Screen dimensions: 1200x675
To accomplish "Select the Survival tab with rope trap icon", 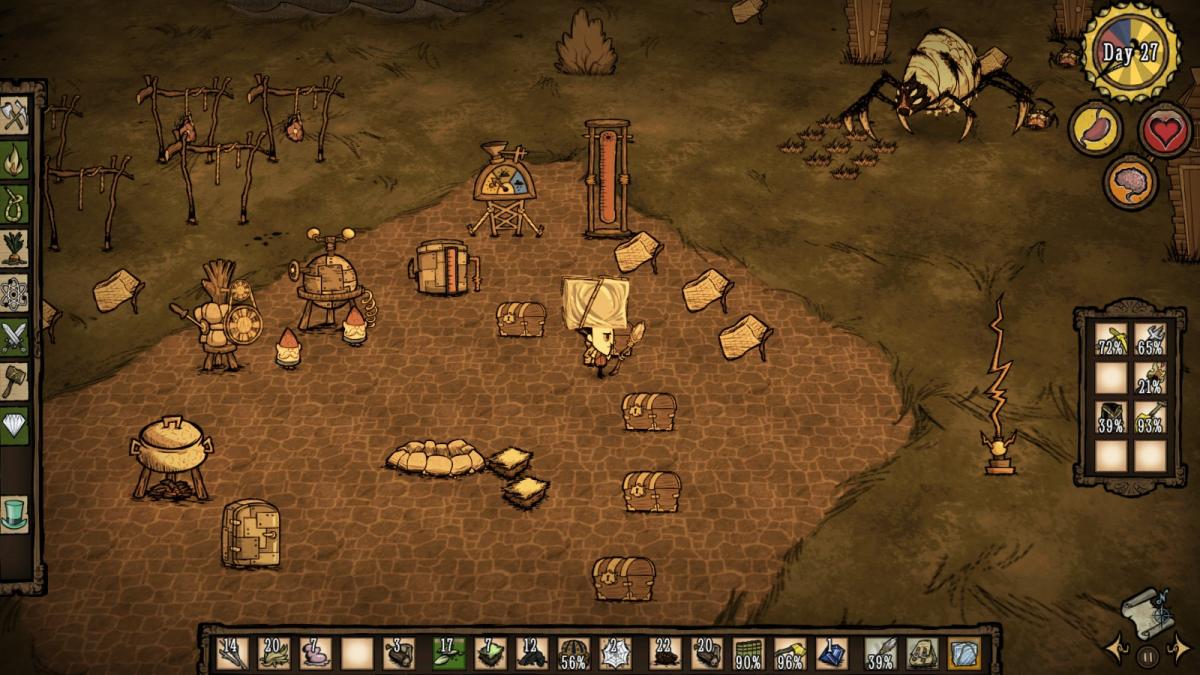I will [x=14, y=203].
